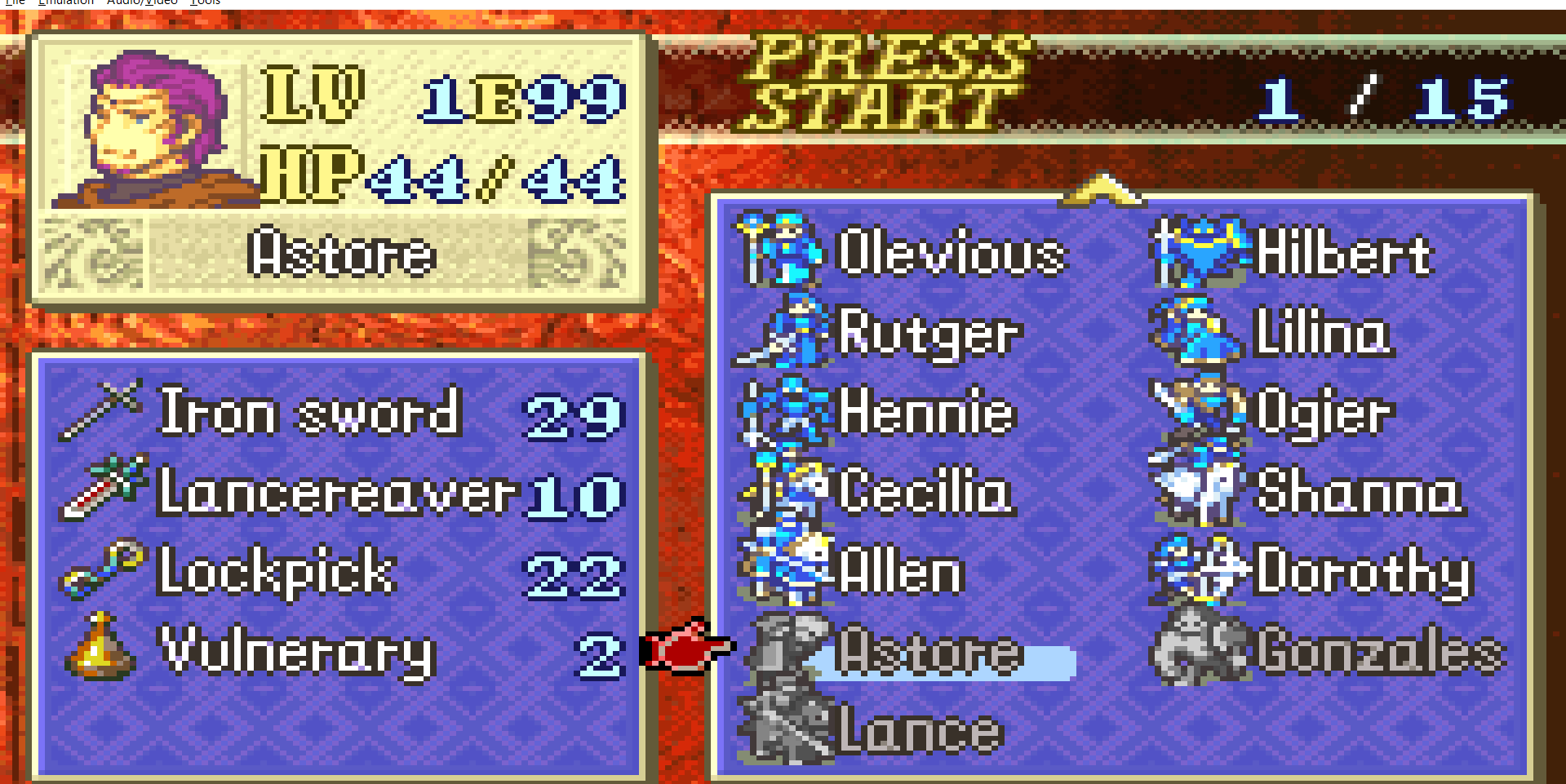The image size is (1566, 784).
Task: Choose Allen in the unit roster
Action: tap(902, 571)
